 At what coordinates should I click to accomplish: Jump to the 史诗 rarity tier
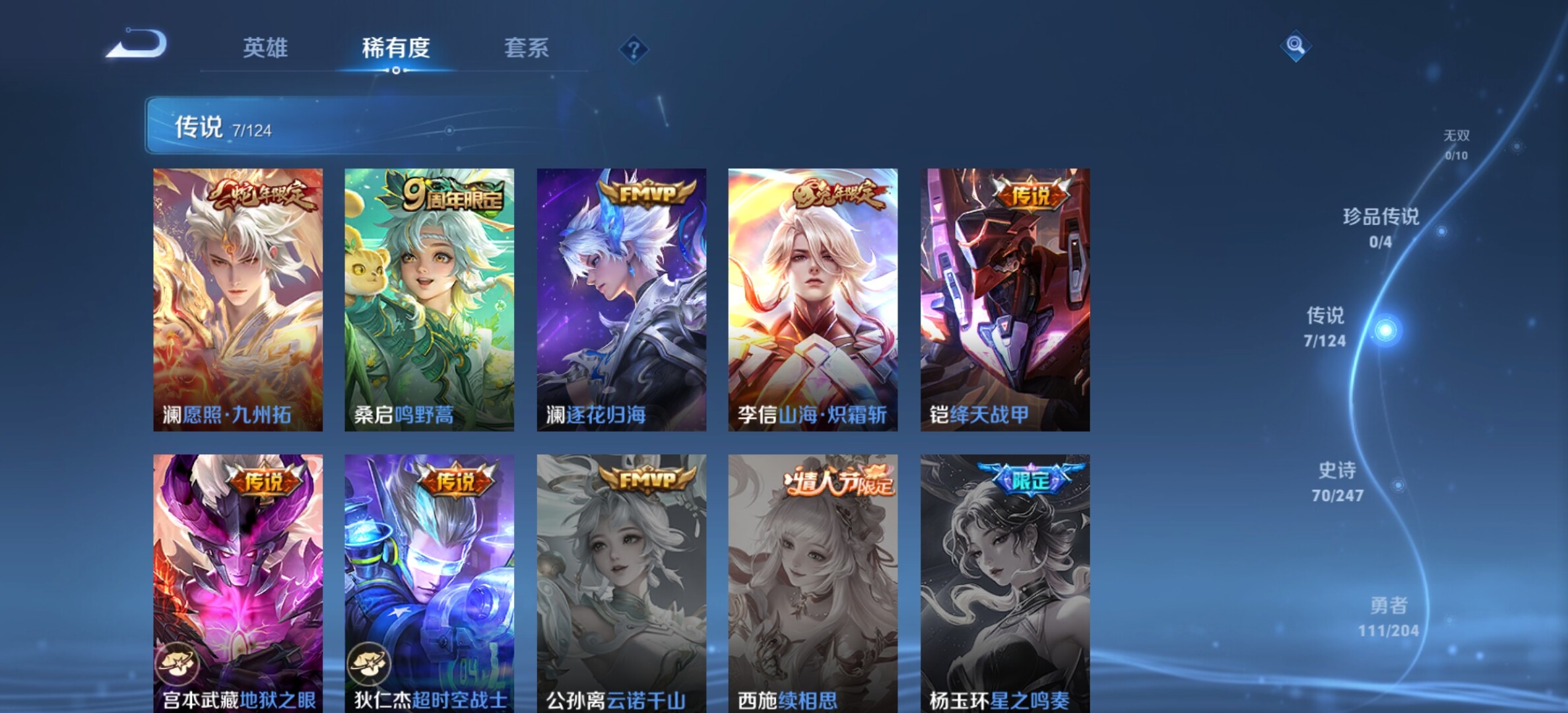1337,481
